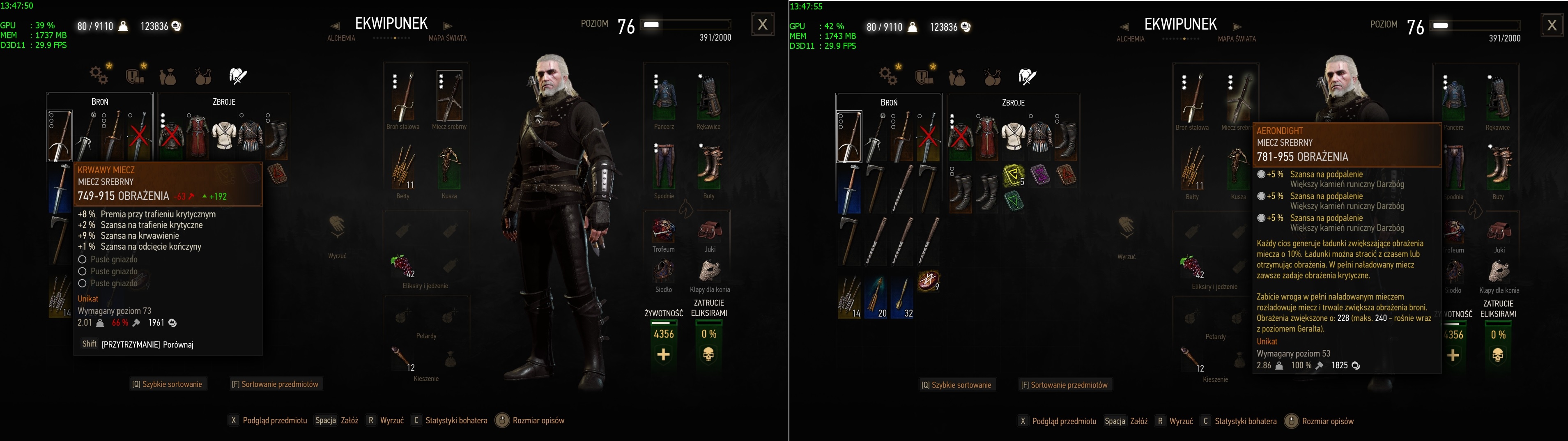Click Szybkie sortowanie in the right screenshot
Screen dimensions: 1568x441
click(x=957, y=385)
